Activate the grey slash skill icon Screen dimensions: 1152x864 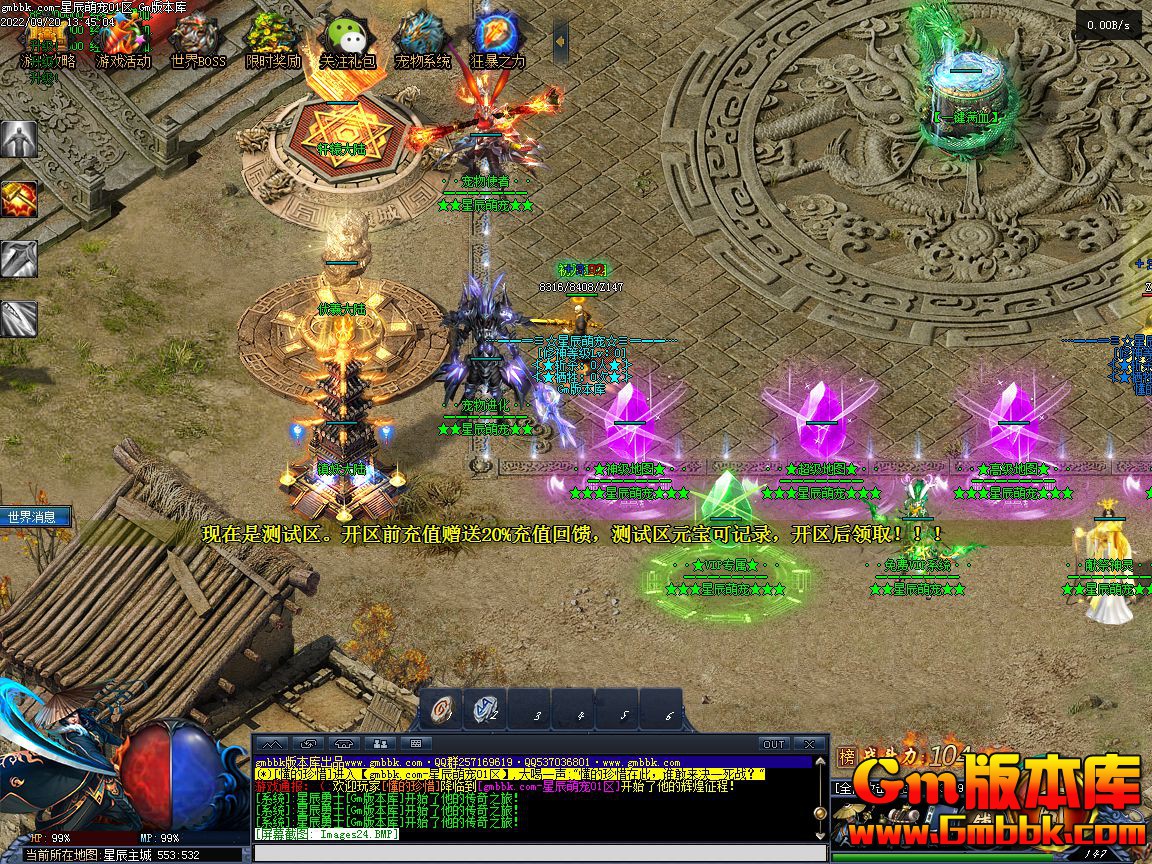point(19,319)
